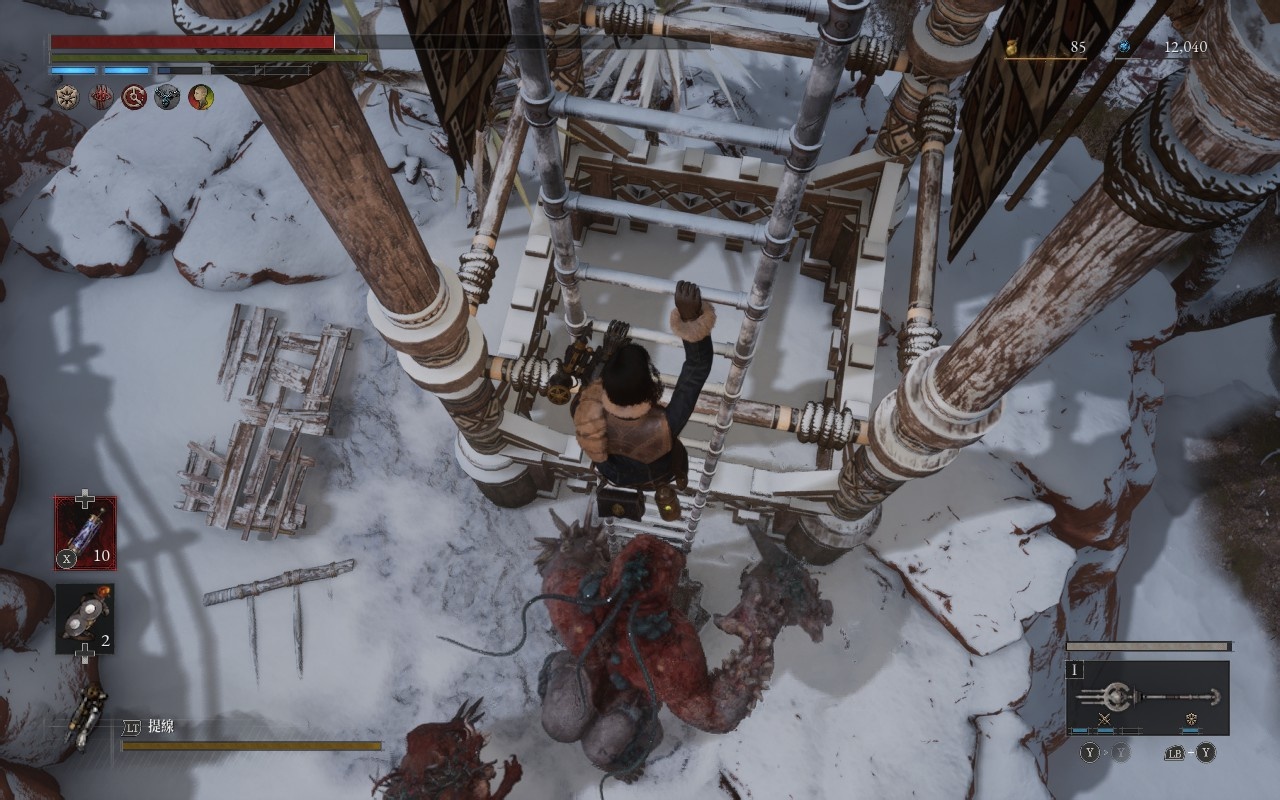Screen dimensions: 1280x800
Task: Select the equipped trident weapon panel
Action: (x=1147, y=698)
